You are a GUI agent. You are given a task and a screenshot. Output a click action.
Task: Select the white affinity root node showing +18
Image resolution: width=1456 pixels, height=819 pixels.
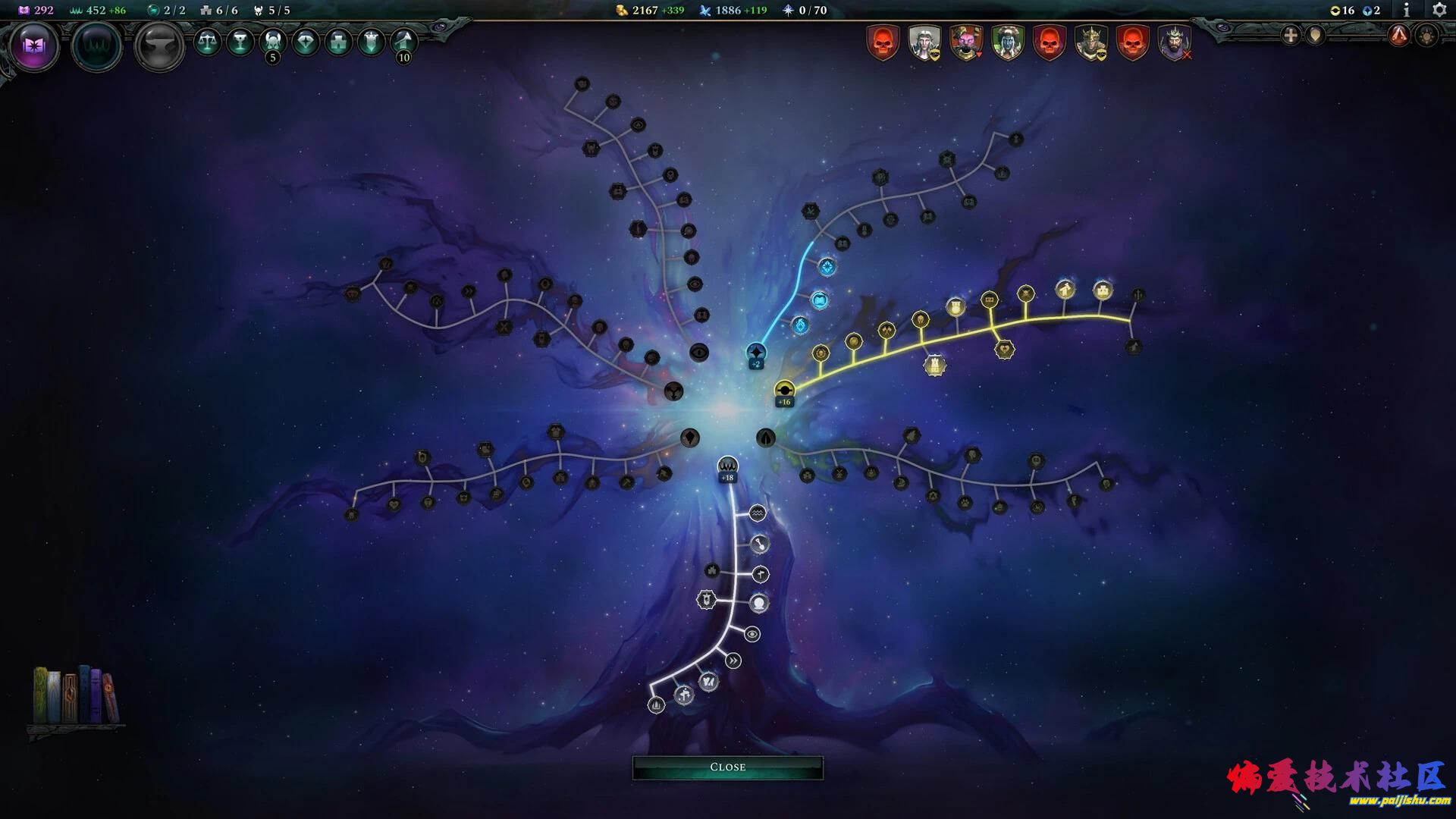(x=727, y=466)
